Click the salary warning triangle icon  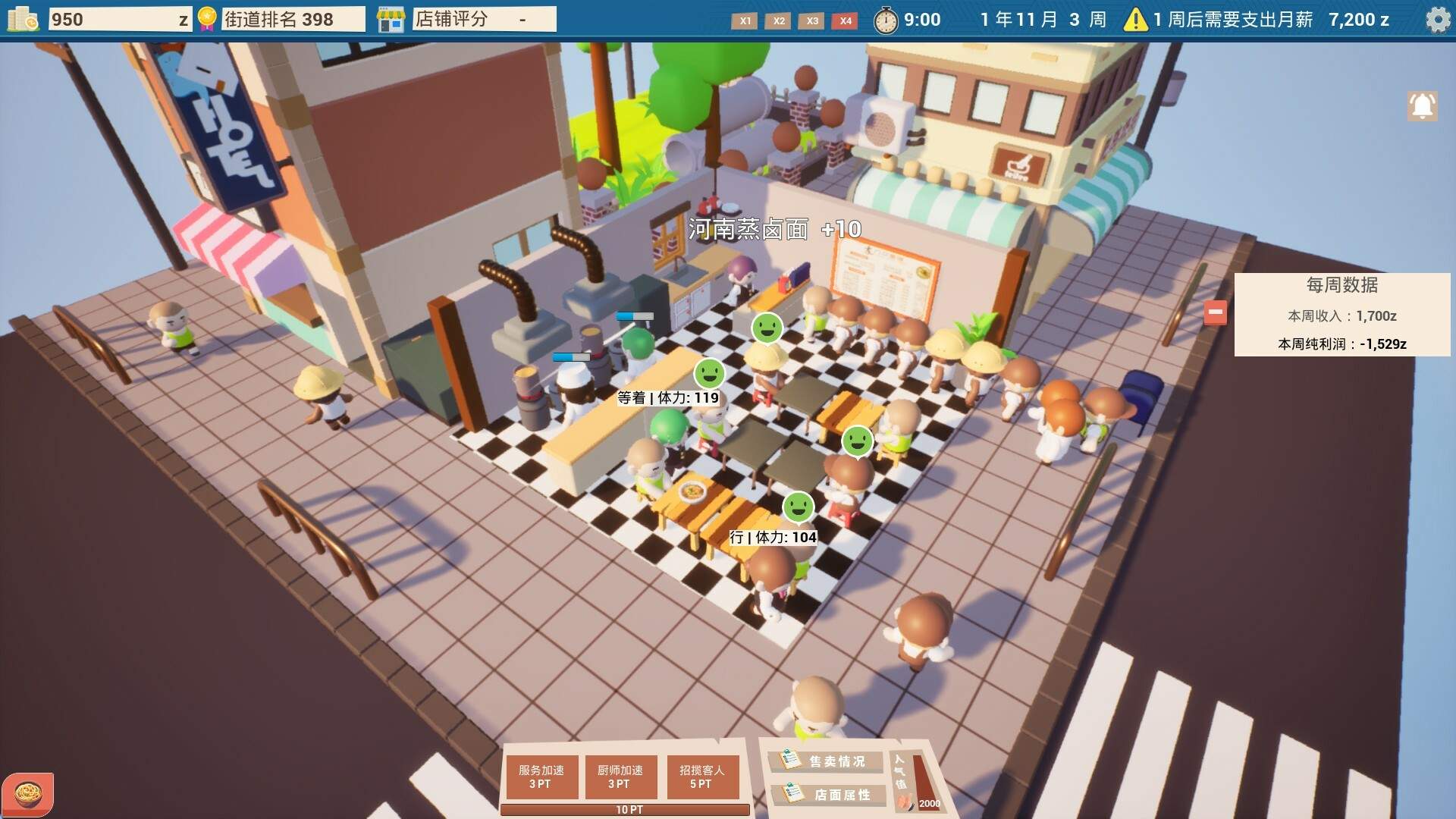(x=1134, y=20)
